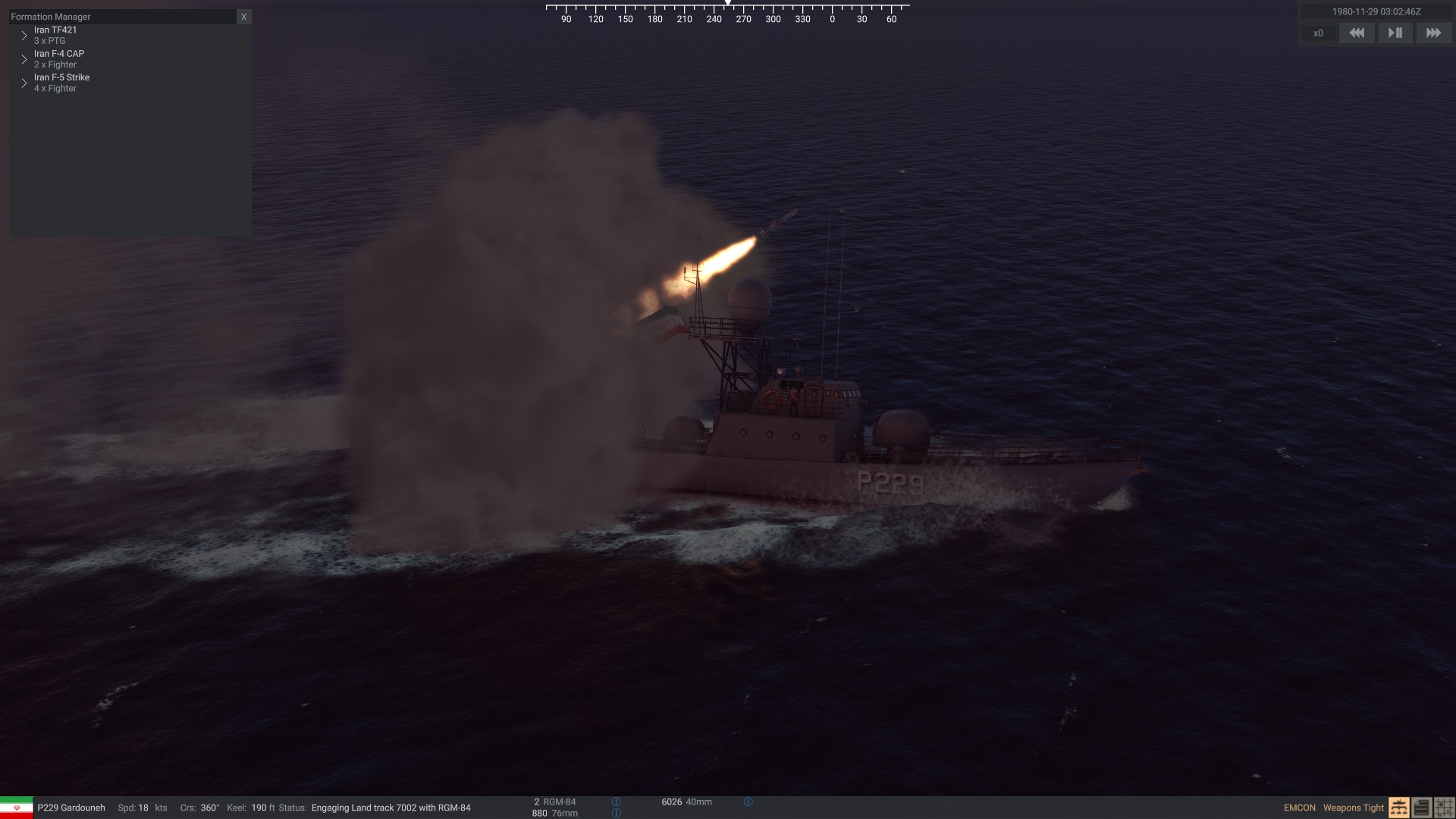
Task: Toggle play/pause of the simulation
Action: coord(1395,33)
